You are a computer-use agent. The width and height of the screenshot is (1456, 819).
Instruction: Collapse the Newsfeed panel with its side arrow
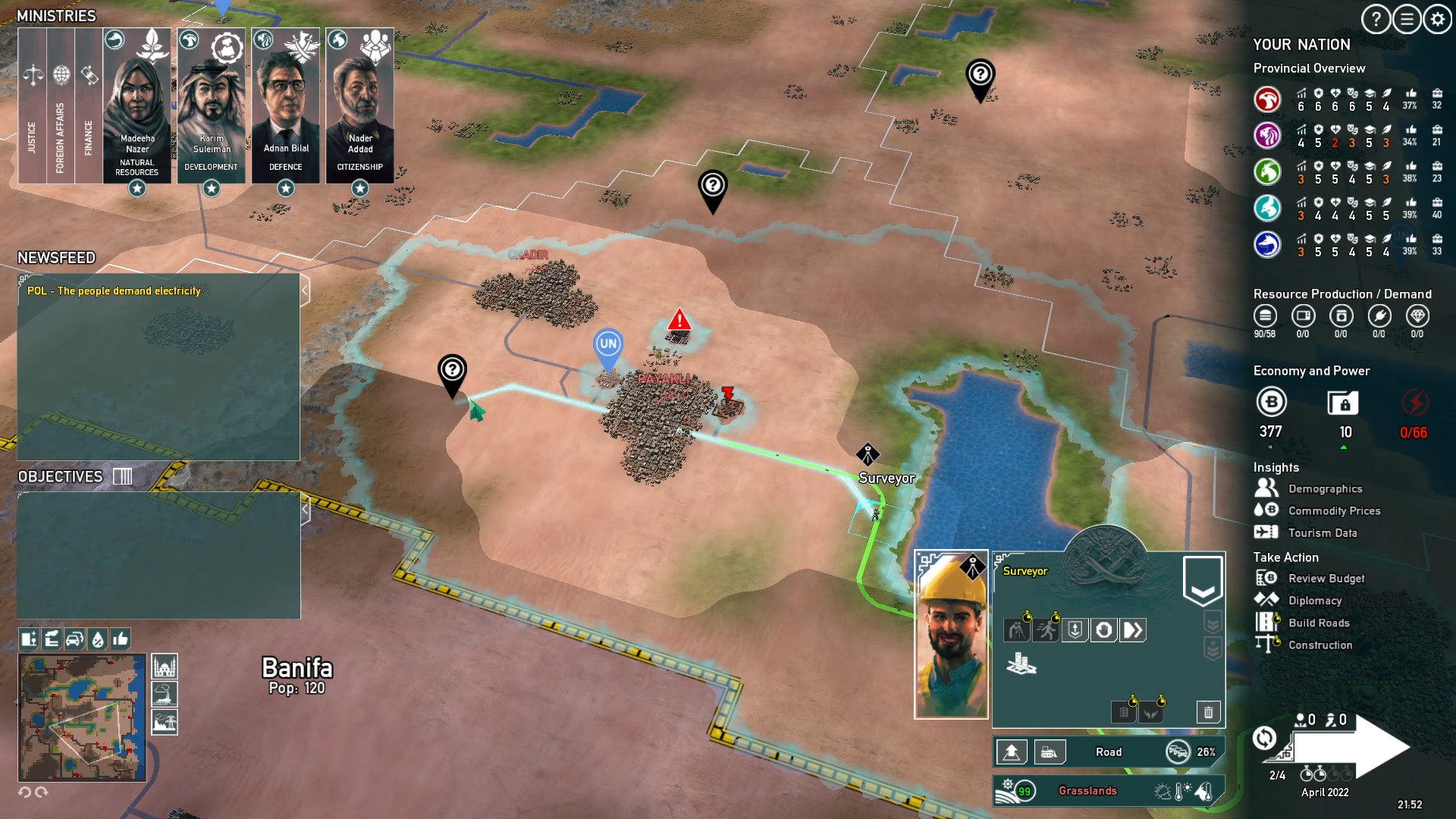click(306, 289)
